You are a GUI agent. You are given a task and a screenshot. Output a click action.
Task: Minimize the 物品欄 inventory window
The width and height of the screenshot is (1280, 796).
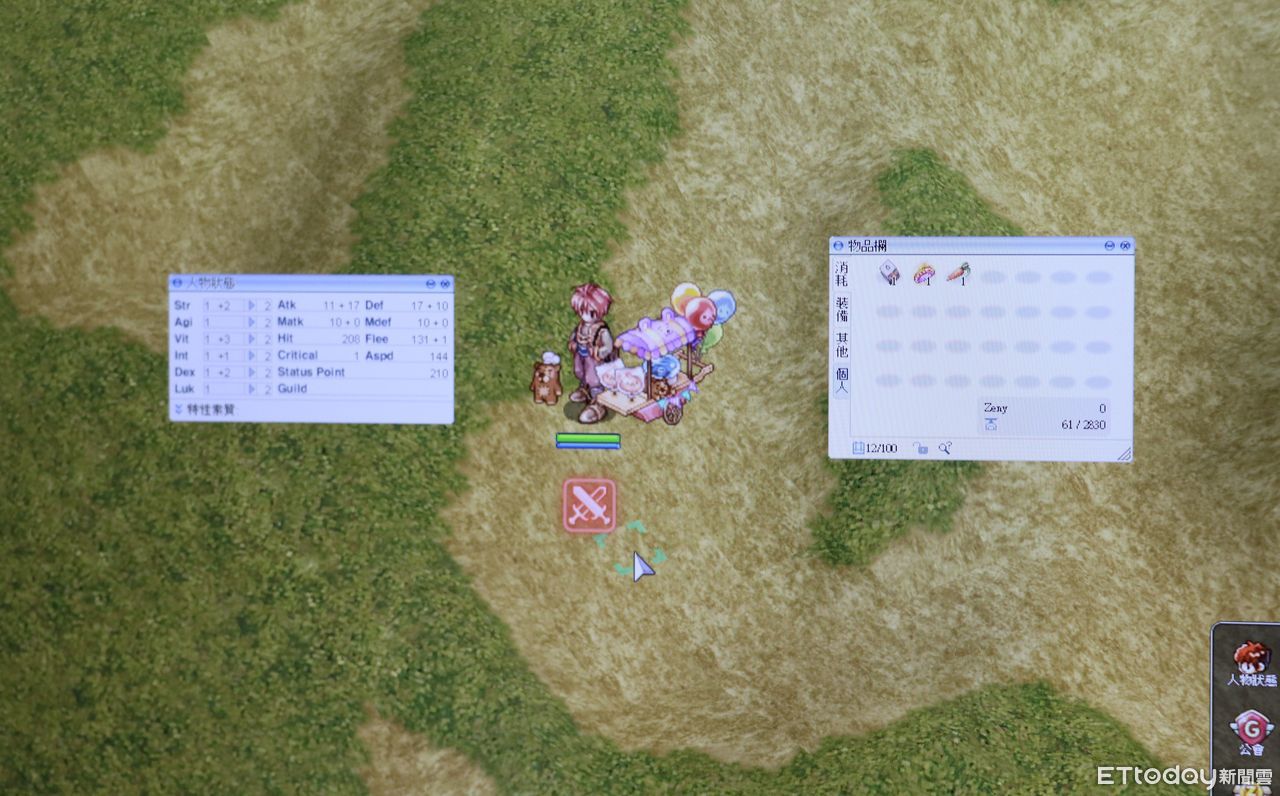(x=1110, y=246)
